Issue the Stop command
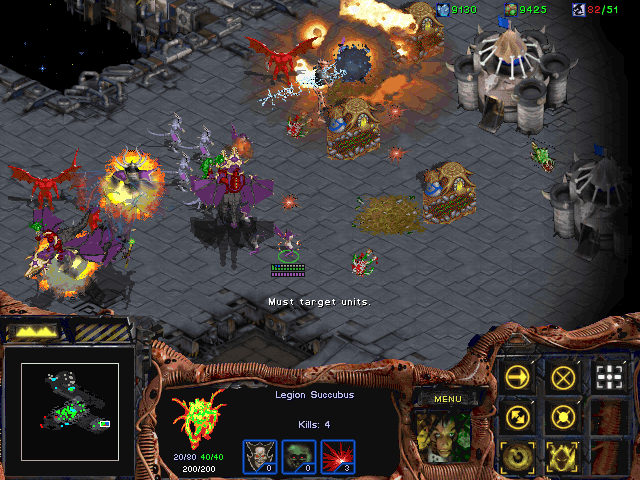This screenshot has width=640, height=480. pyautogui.click(x=564, y=377)
